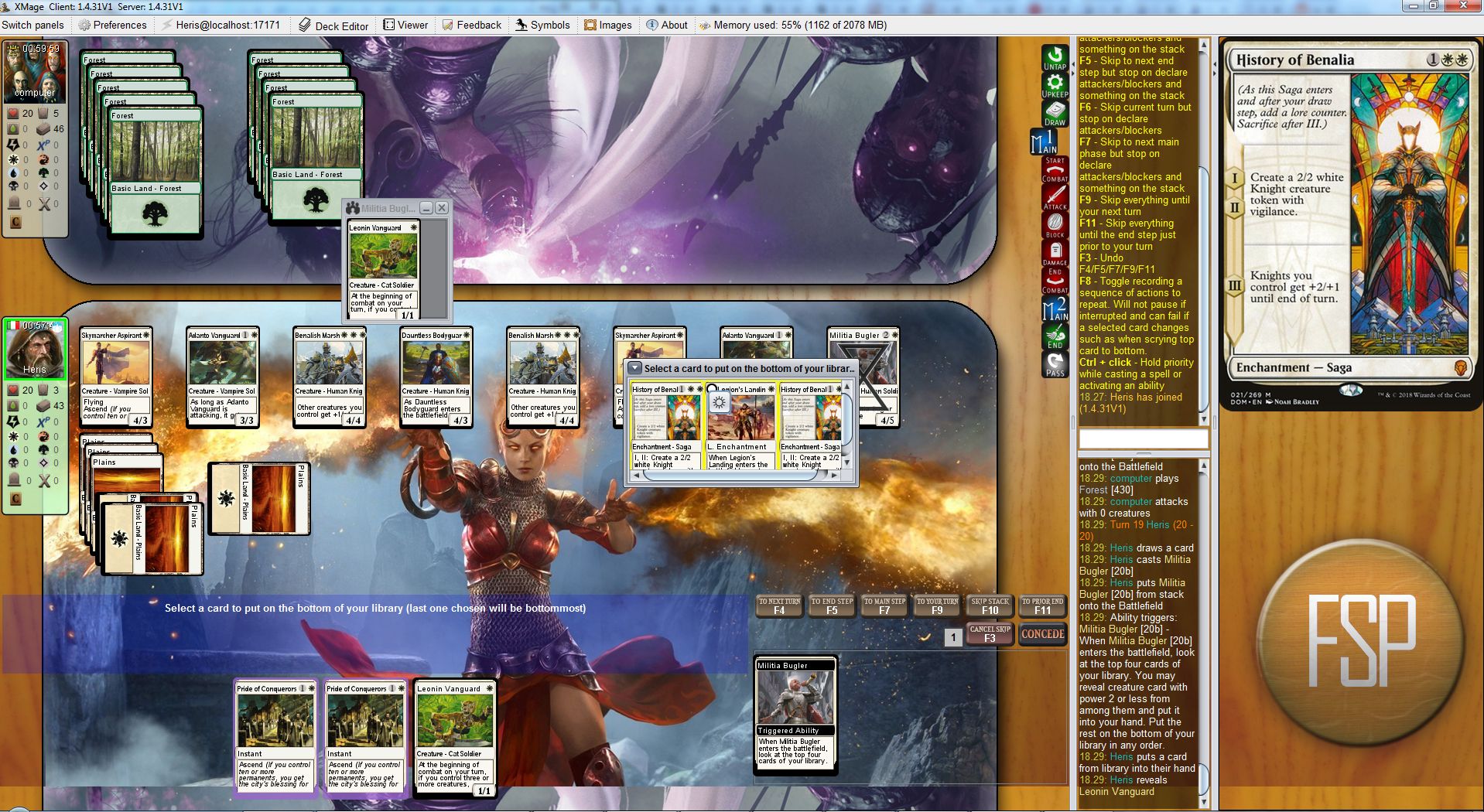The width and height of the screenshot is (1484, 812).
Task: Choose the To End Step F5 button
Action: (832, 606)
